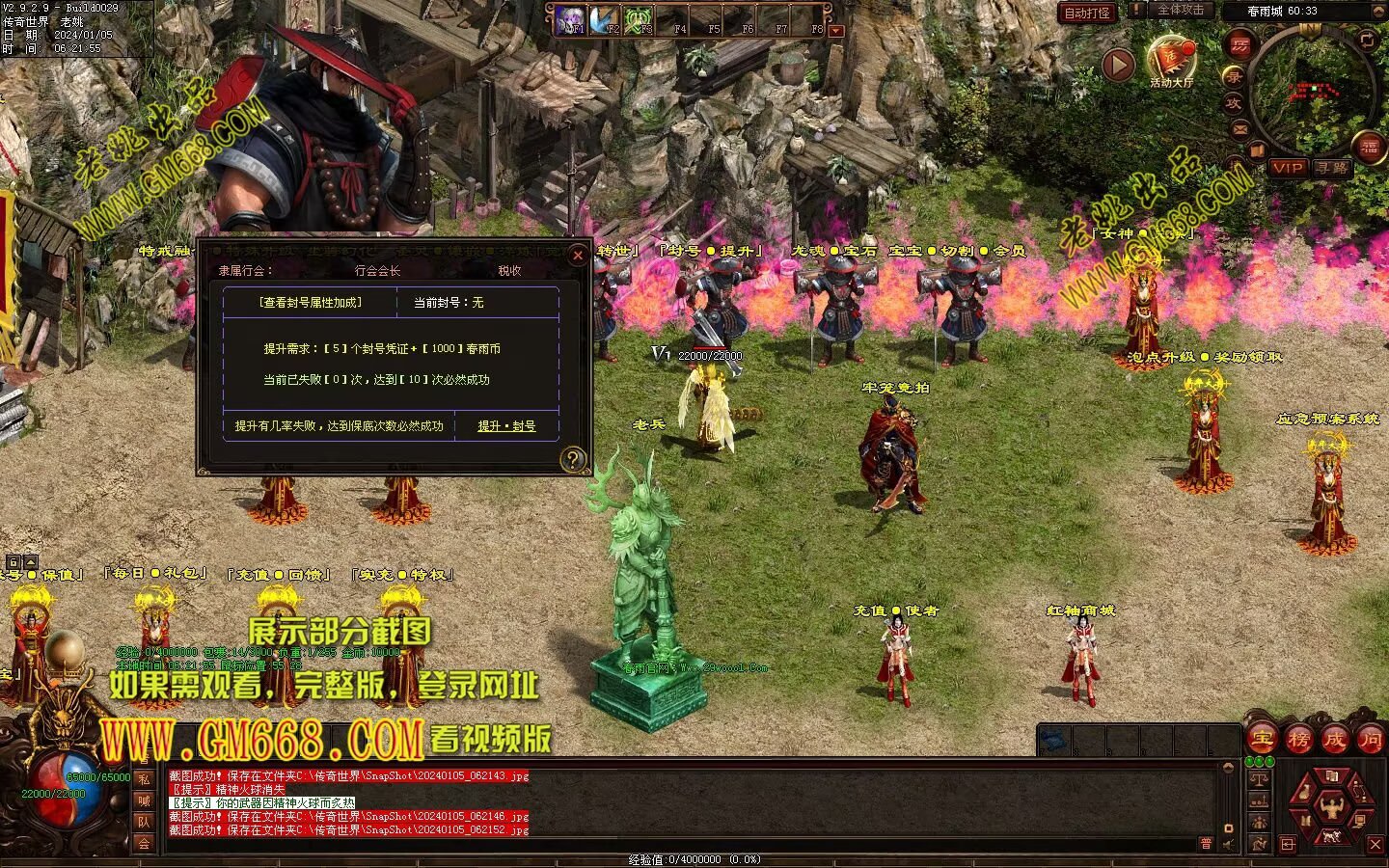
Task: Close the title upgrade dialog
Action: pyautogui.click(x=578, y=255)
